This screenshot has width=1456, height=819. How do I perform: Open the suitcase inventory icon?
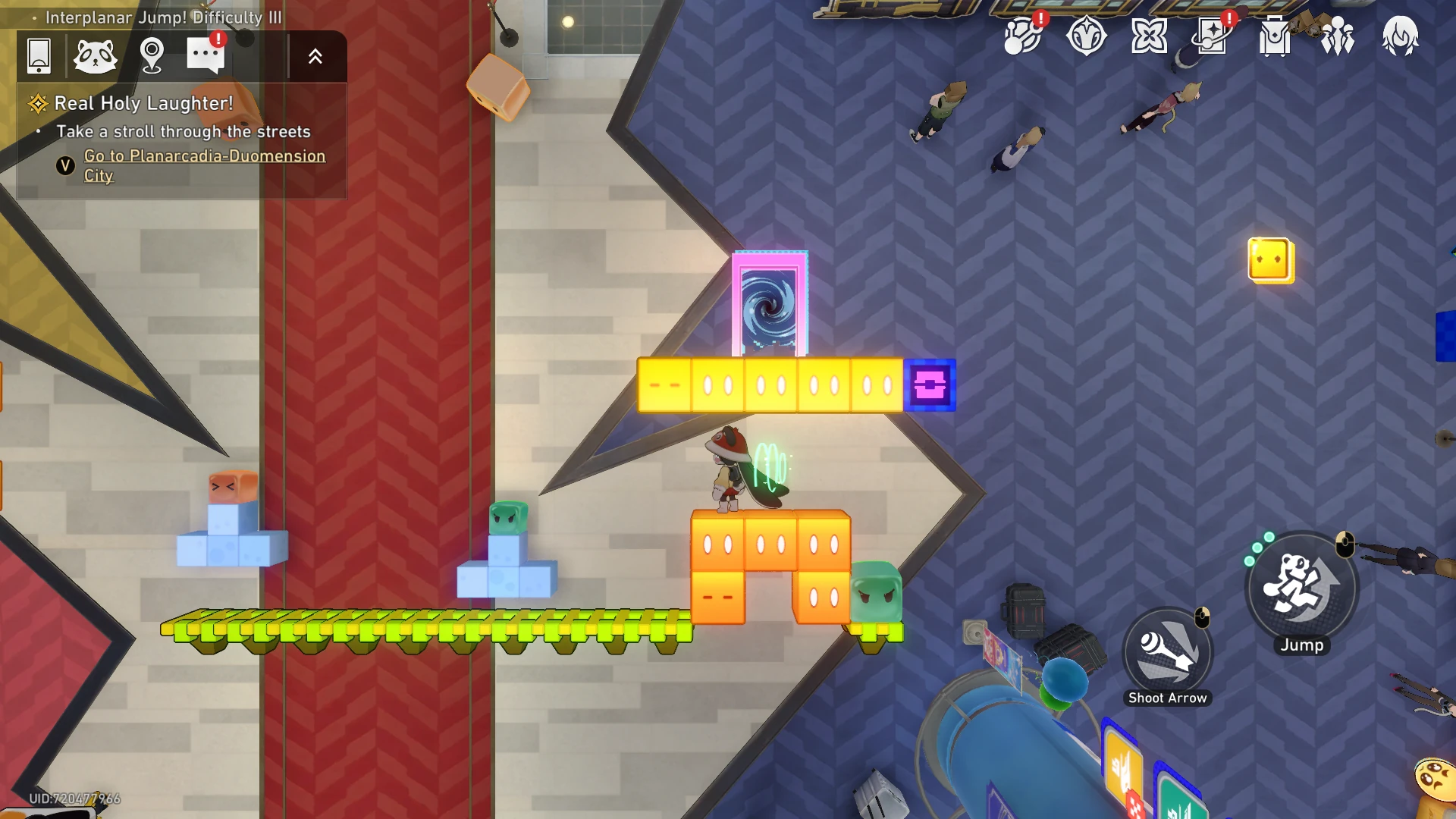point(1275,36)
